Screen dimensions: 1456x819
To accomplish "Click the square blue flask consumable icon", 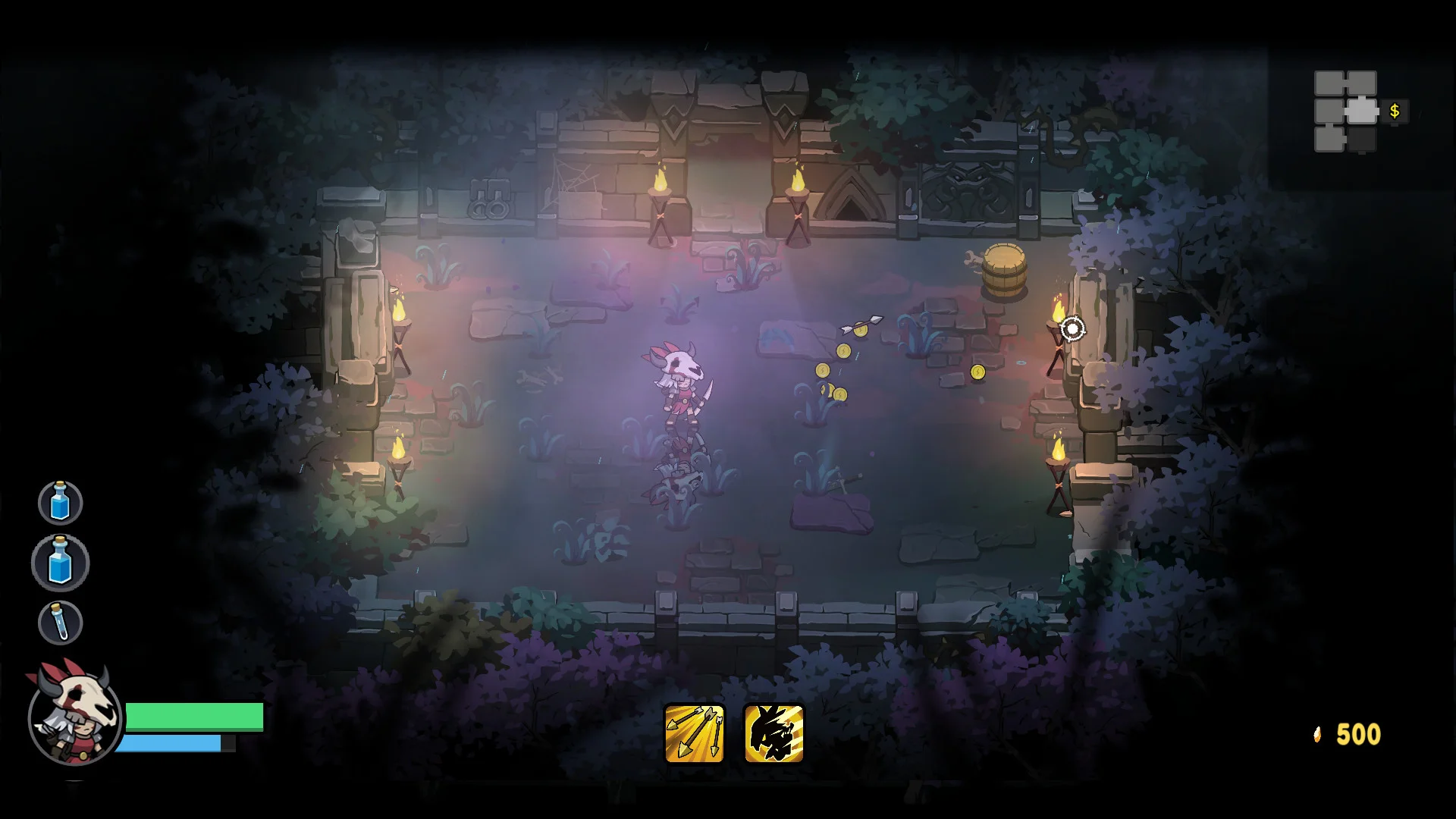I will click(60, 563).
